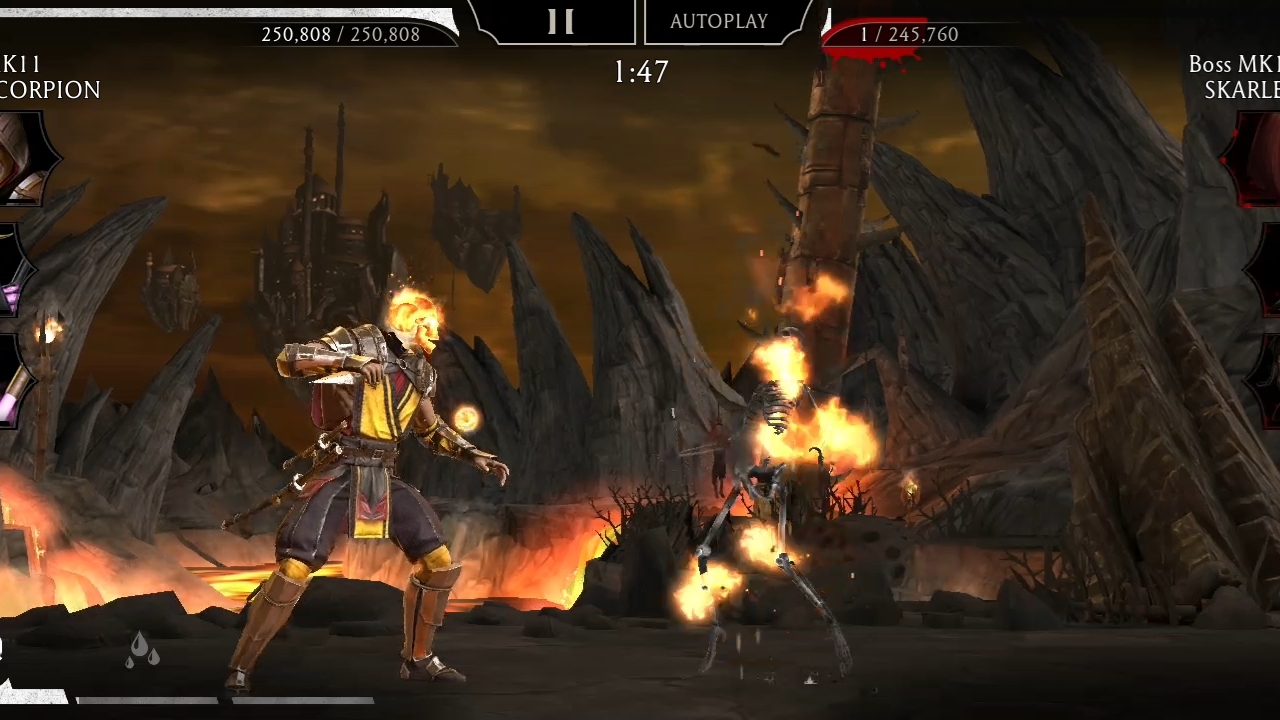Tag in the teammate directly below Scorpion's portrait
The height and width of the screenshot is (720, 1280).
12,272
